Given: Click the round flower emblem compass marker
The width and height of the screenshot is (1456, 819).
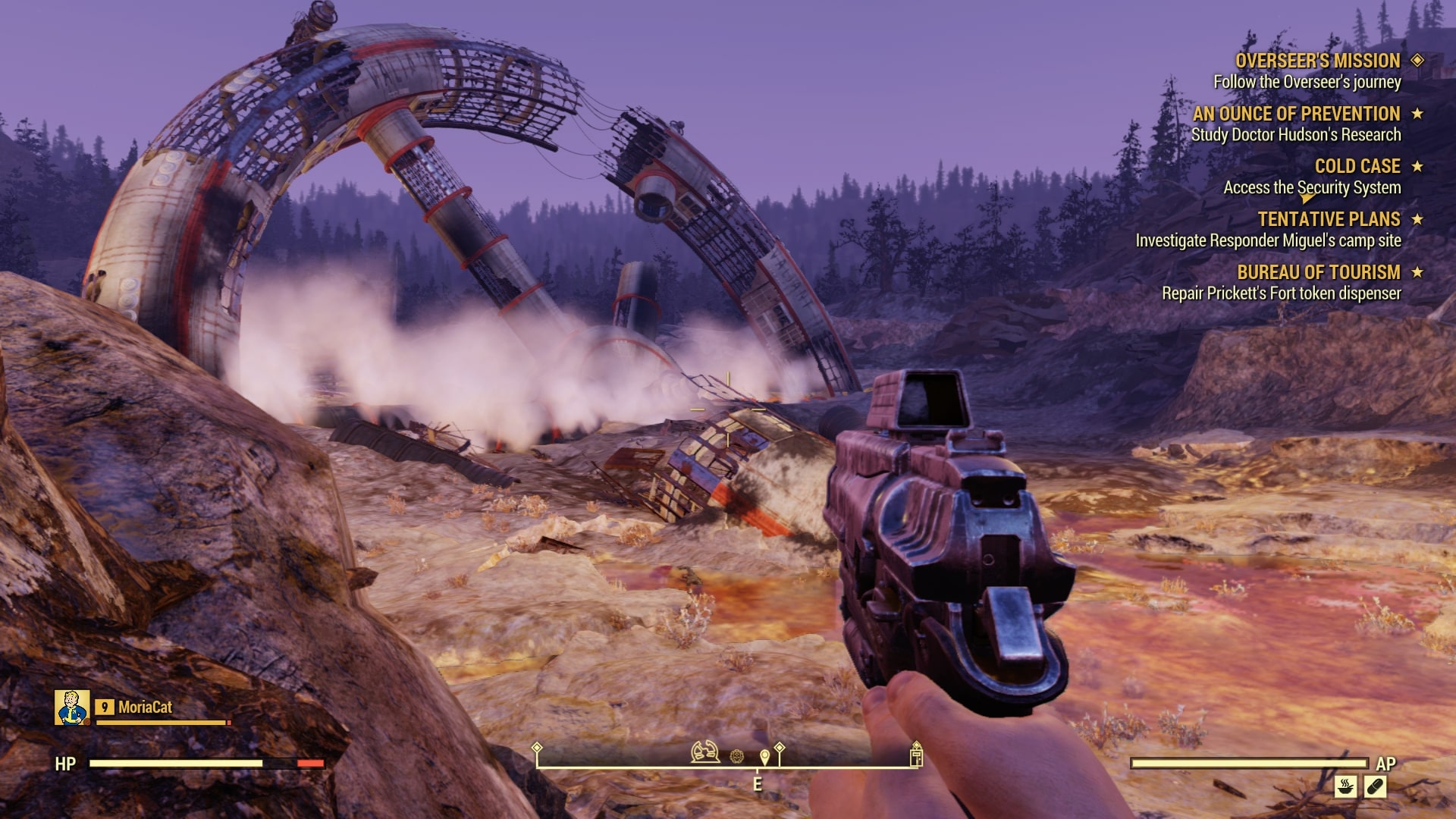Looking at the screenshot, I should point(737,756).
